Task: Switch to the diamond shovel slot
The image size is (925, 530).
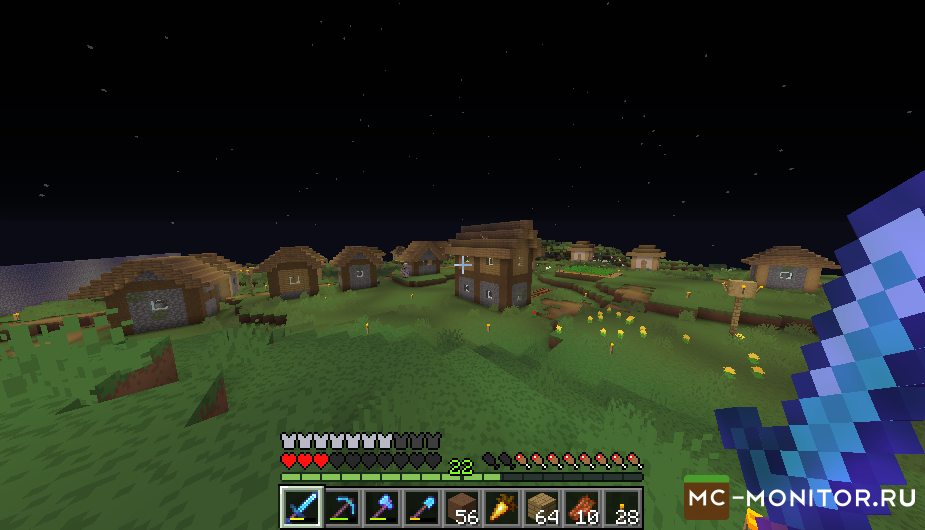Action: (422, 507)
